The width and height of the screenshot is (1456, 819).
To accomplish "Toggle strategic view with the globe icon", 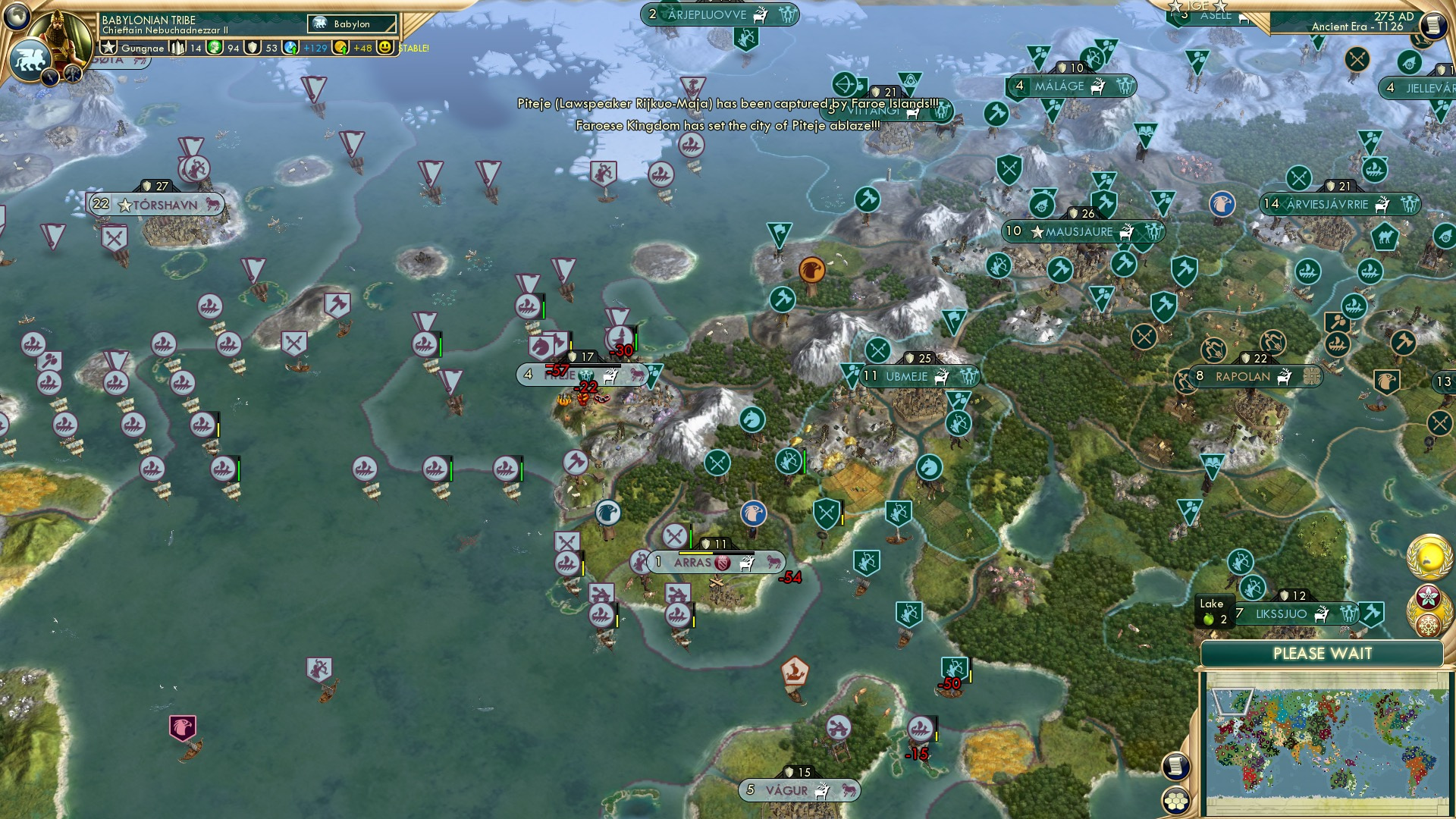I will 16,17.
